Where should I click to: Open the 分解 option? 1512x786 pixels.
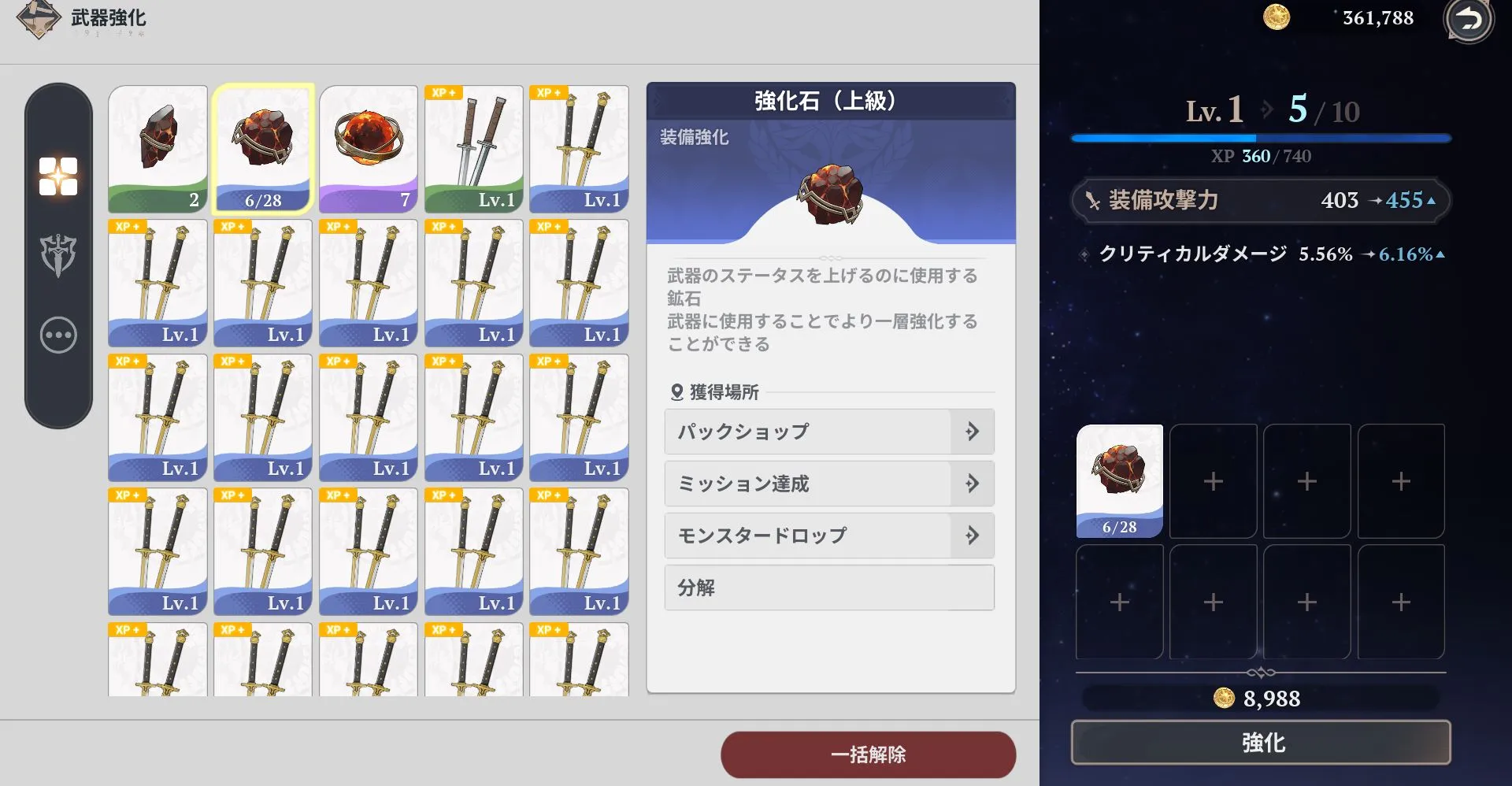pos(829,588)
